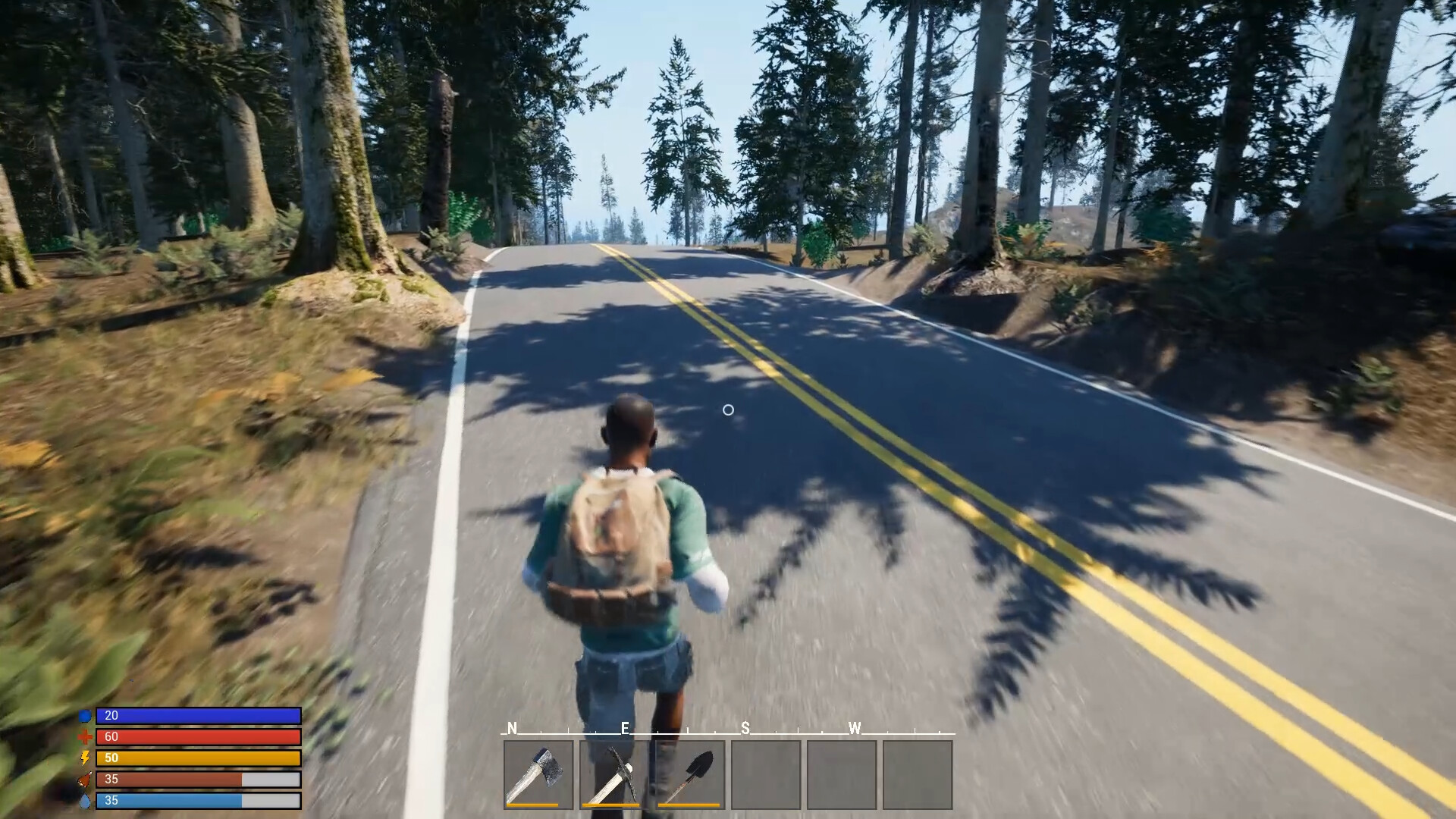Click the blue bar showing 20
Screen dimensions: 1456x819
click(x=197, y=715)
